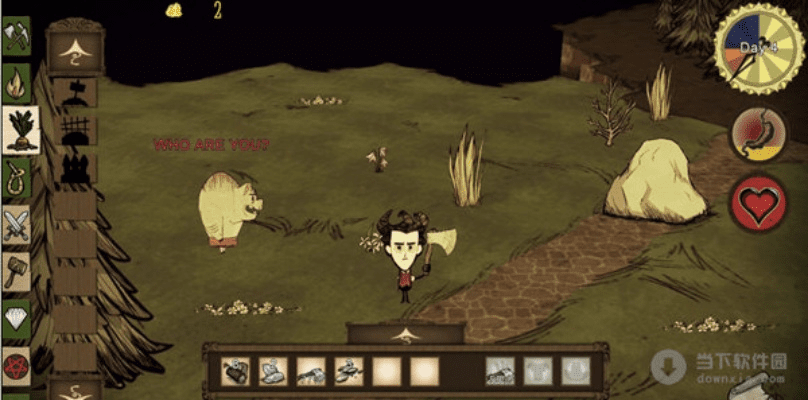Image resolution: width=808 pixels, height=400 pixels.
Task: Click the hand equipment slot
Action: pos(500,372)
